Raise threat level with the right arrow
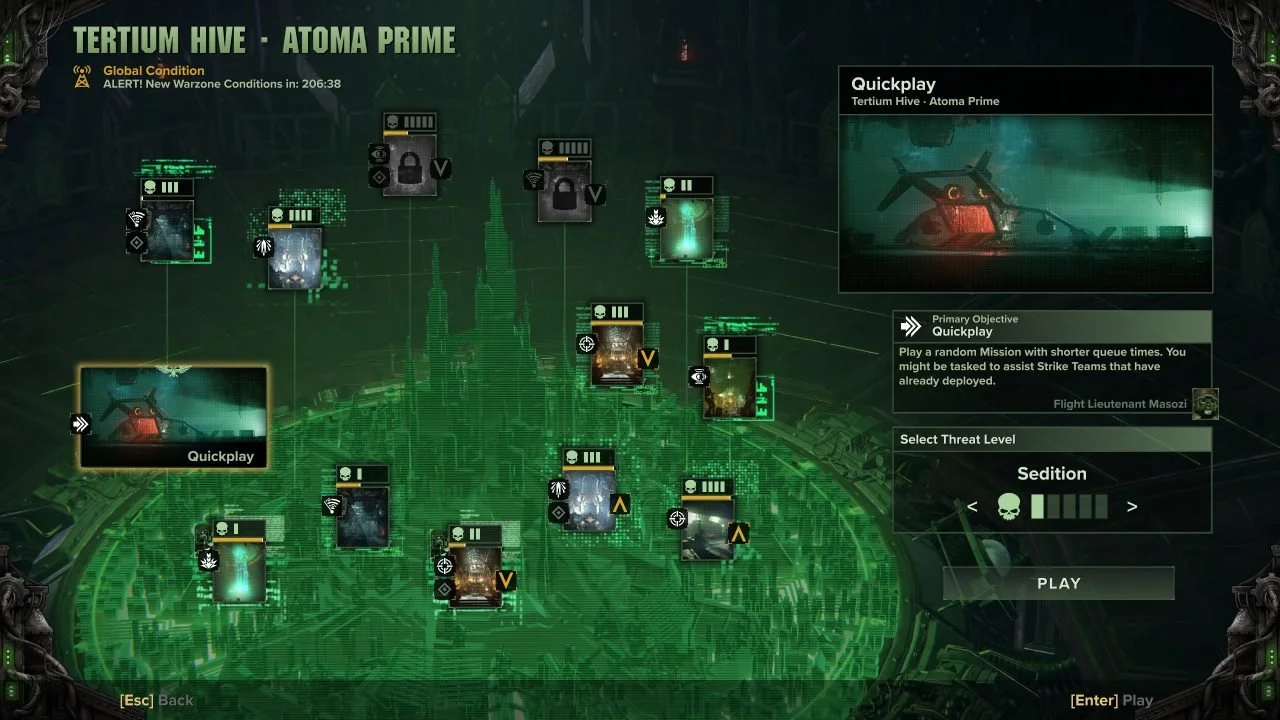The width and height of the screenshot is (1280, 720). 1132,507
